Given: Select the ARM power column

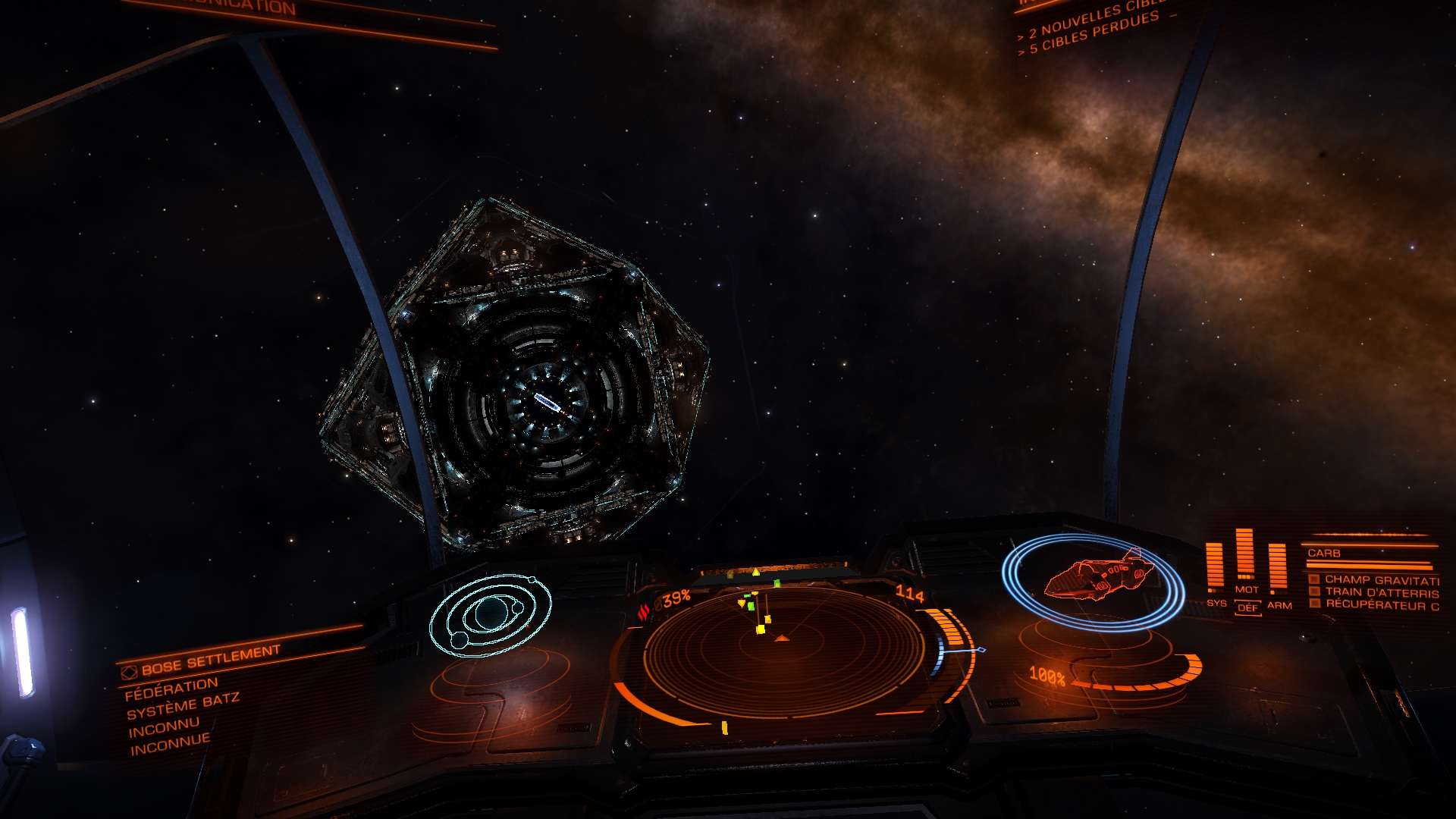Looking at the screenshot, I should pos(1278,570).
